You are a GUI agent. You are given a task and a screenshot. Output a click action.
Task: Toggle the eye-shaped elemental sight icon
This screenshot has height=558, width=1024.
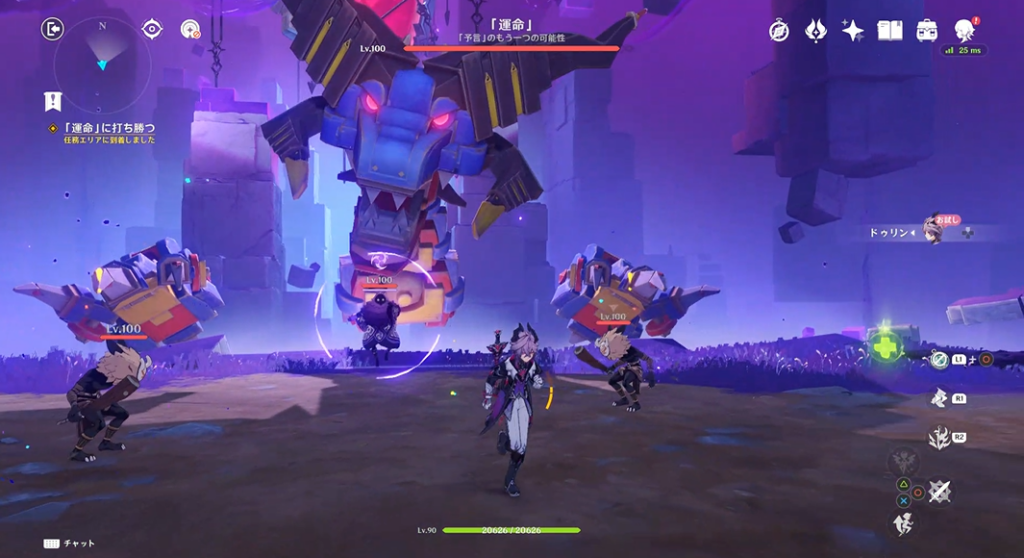152,29
